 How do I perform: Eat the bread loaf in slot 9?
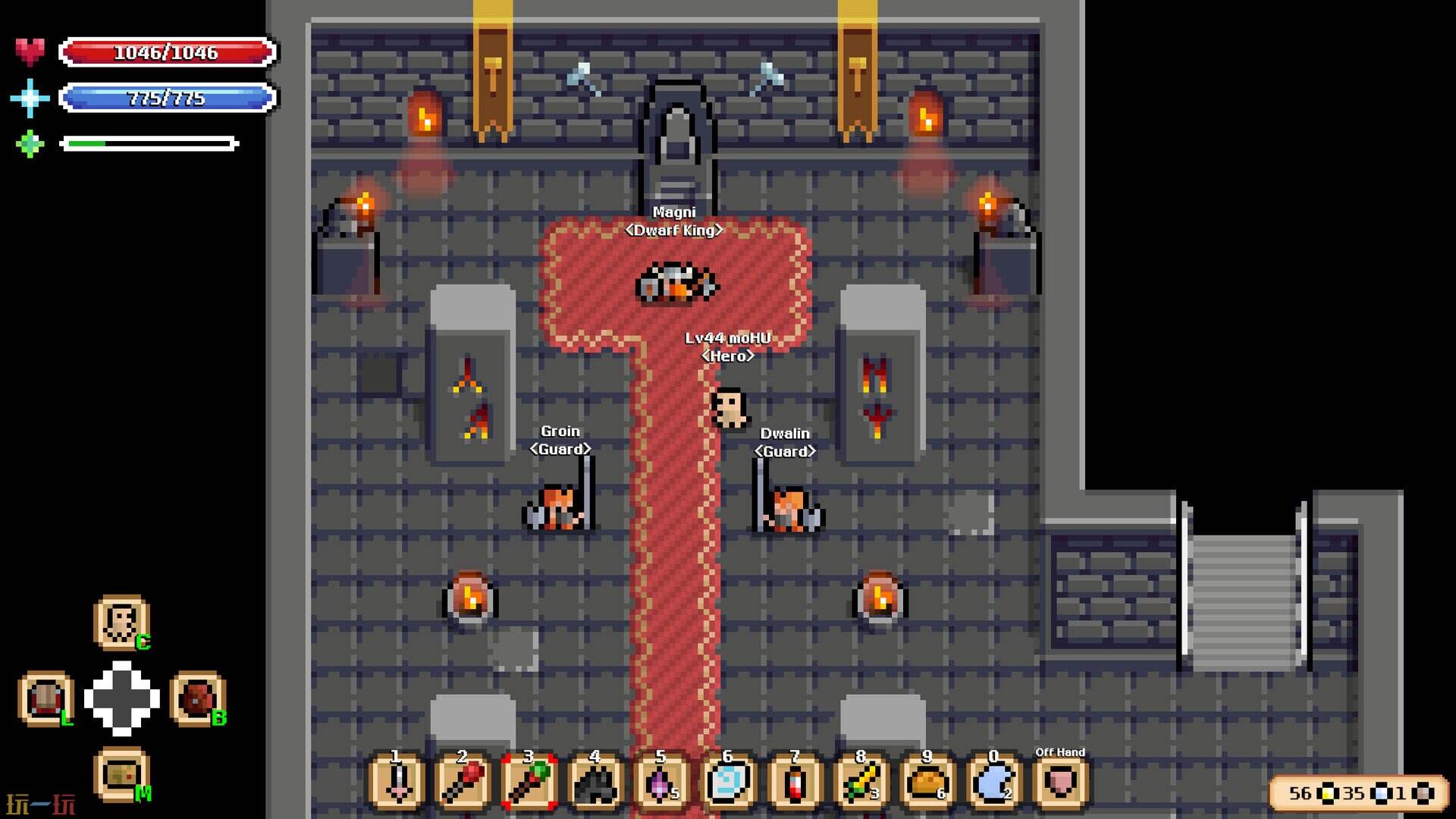[927, 782]
